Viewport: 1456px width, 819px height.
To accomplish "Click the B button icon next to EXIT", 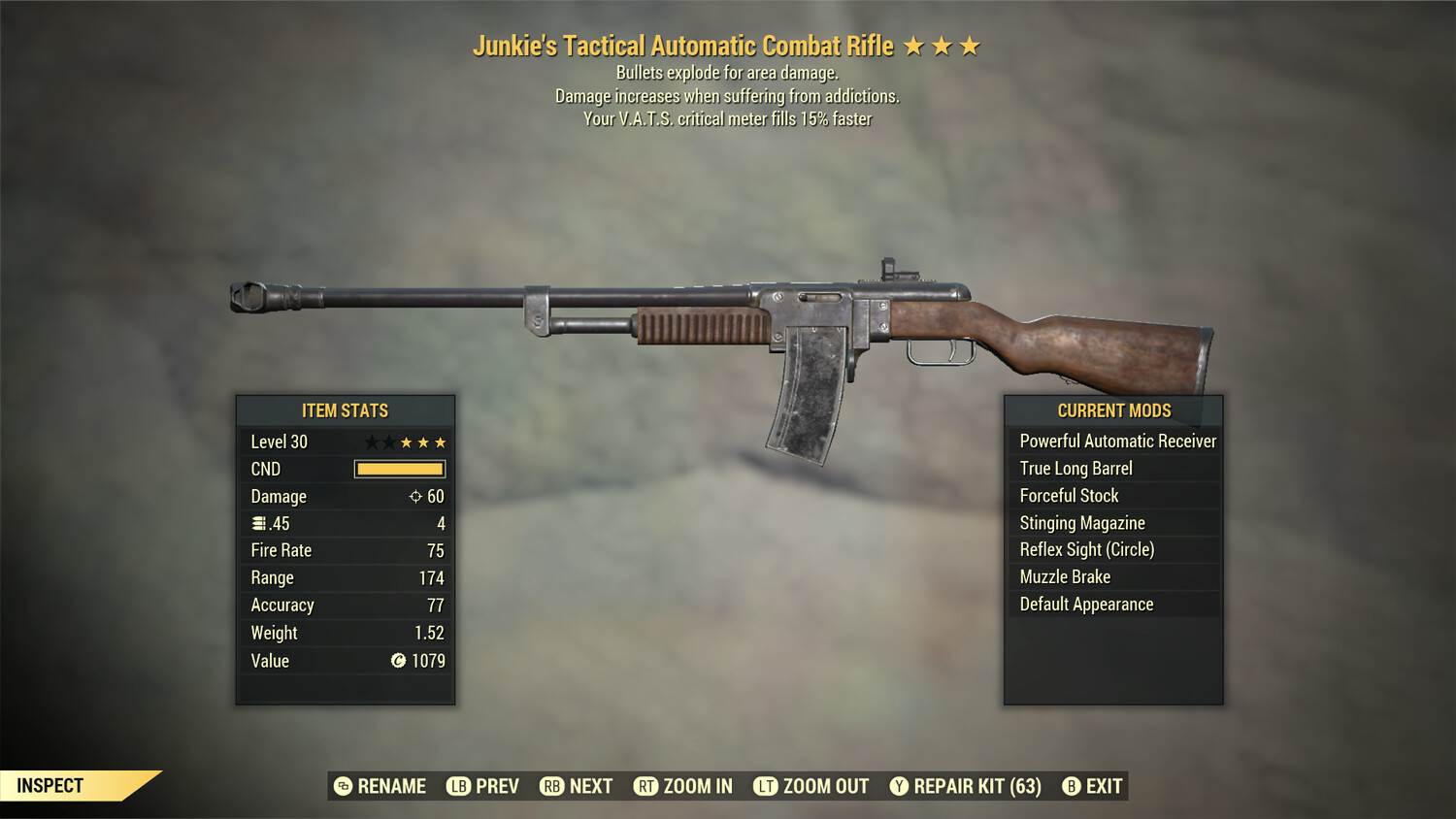I will coord(1071,786).
